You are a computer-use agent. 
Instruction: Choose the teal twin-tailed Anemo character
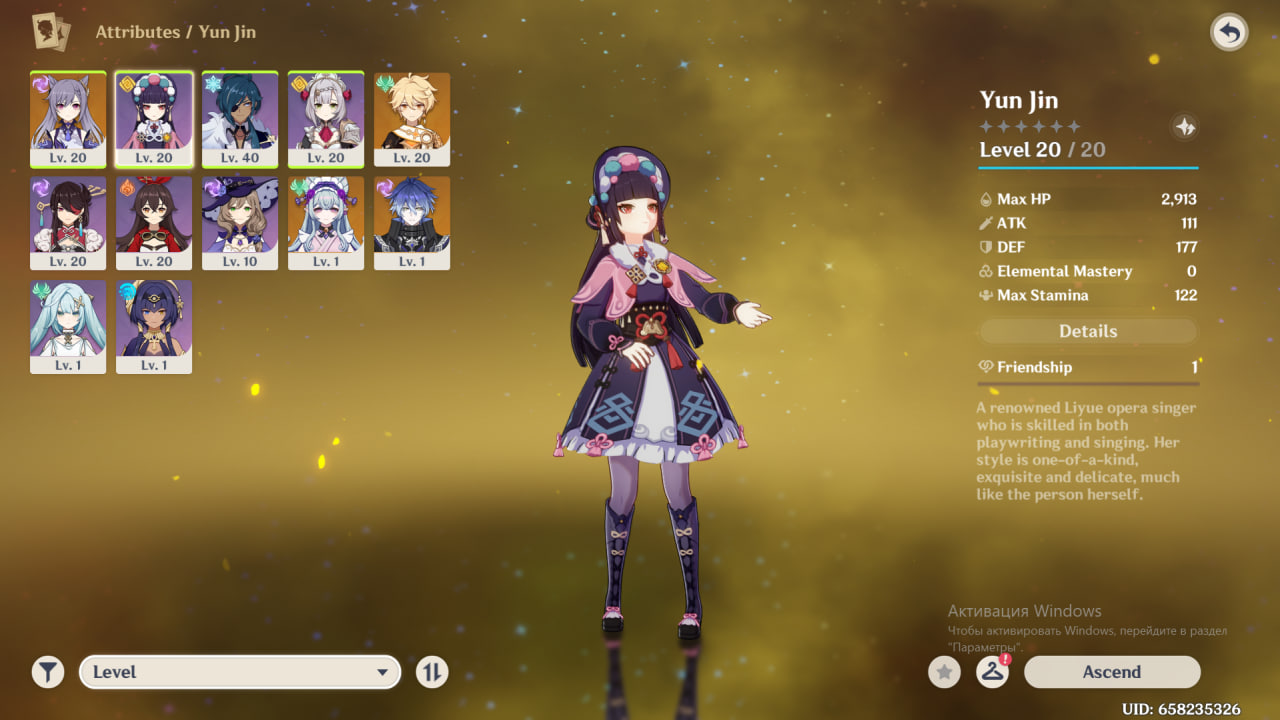[68, 326]
